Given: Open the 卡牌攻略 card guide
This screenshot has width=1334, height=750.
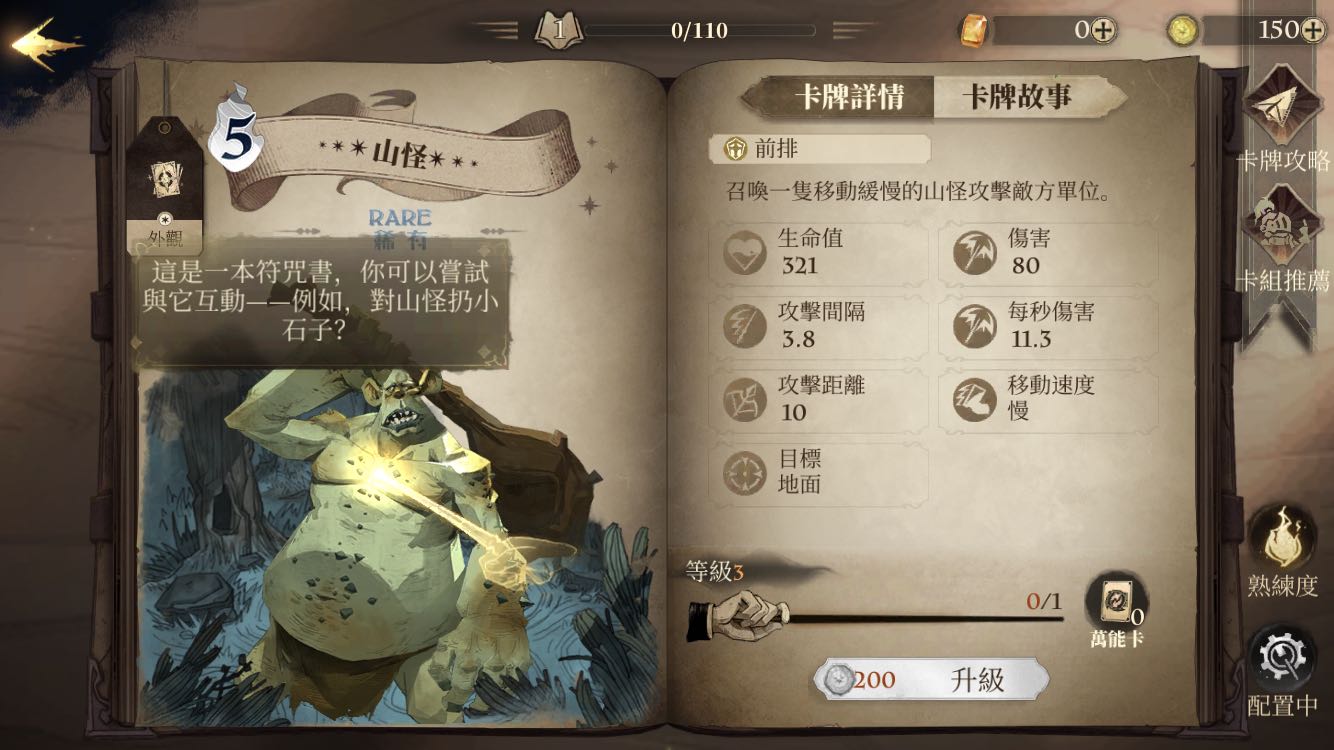Looking at the screenshot, I should (1283, 120).
